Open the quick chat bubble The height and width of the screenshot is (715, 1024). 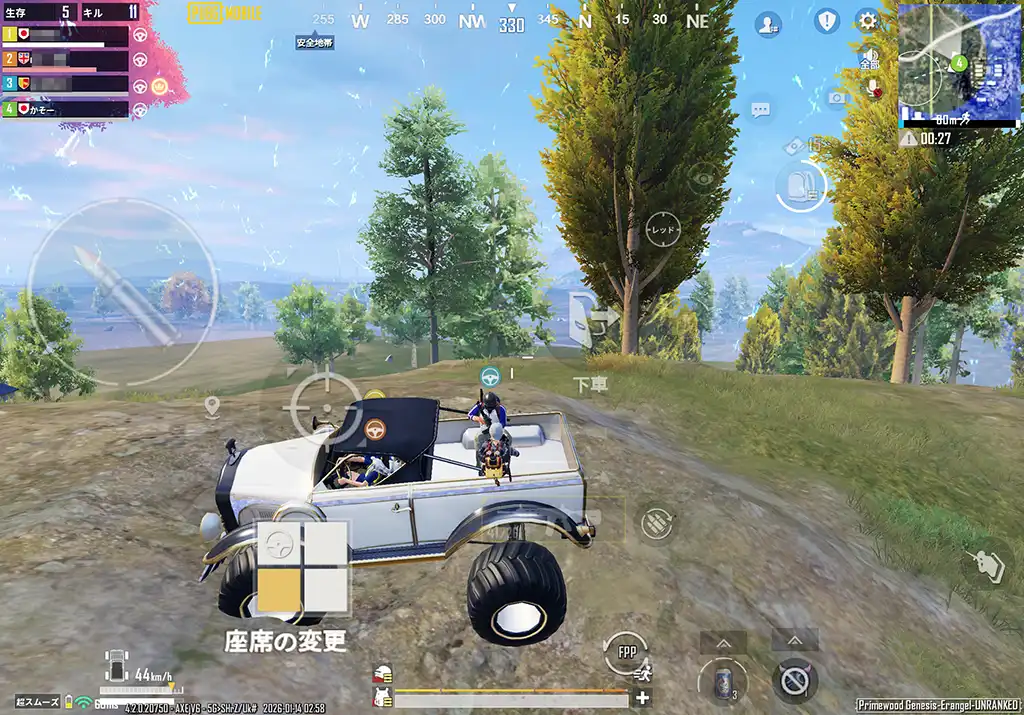761,108
